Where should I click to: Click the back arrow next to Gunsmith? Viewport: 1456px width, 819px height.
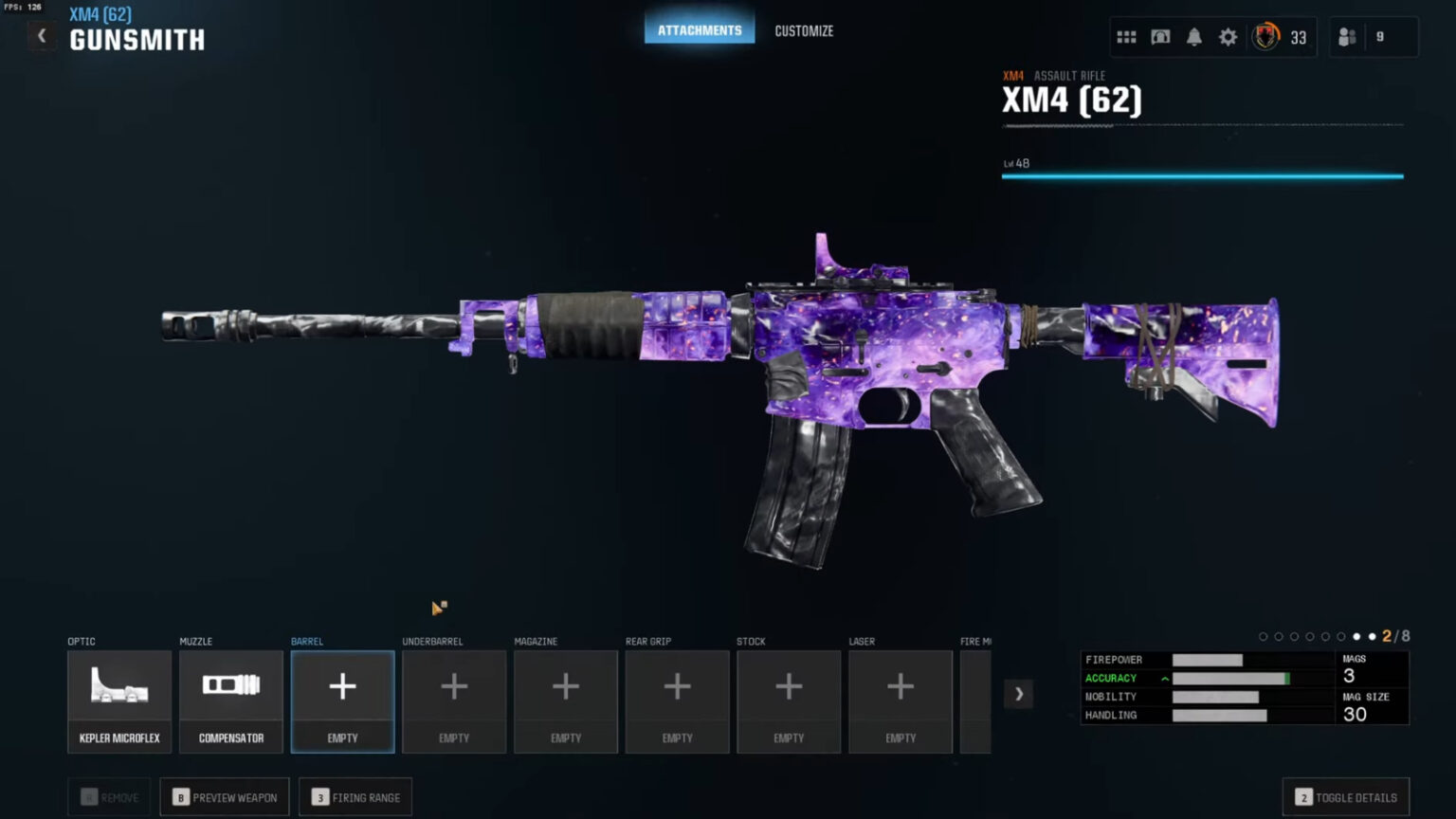(42, 35)
